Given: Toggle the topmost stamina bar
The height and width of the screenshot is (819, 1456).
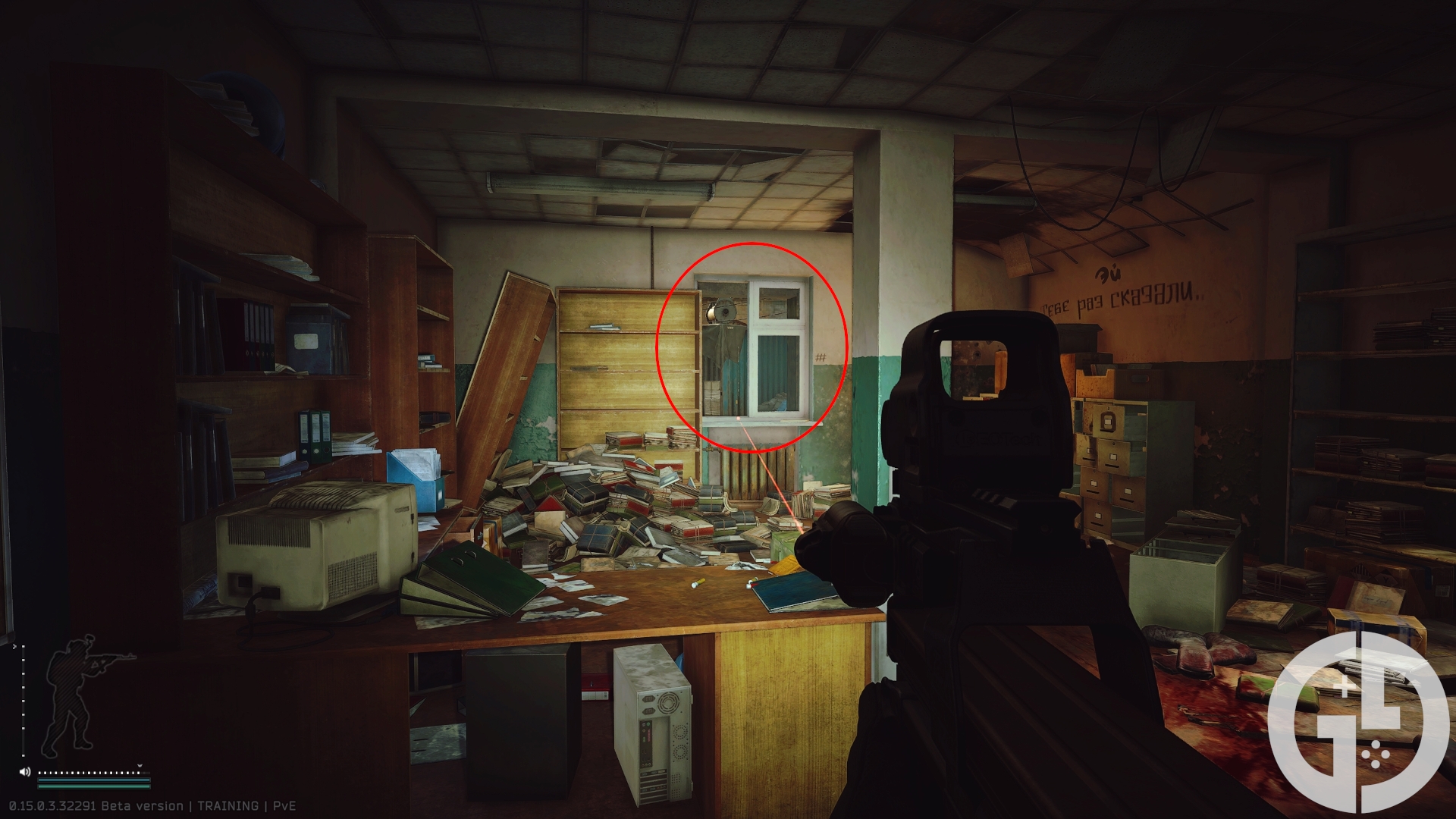Looking at the screenshot, I should tap(93, 780).
